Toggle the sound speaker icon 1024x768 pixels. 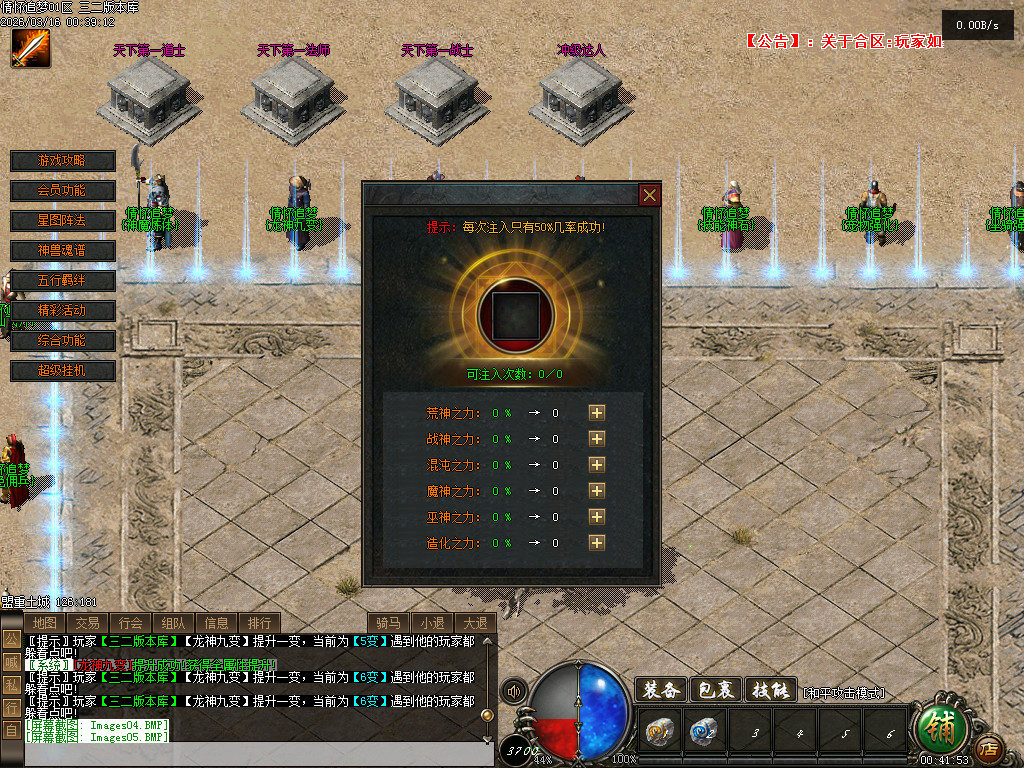(x=514, y=691)
